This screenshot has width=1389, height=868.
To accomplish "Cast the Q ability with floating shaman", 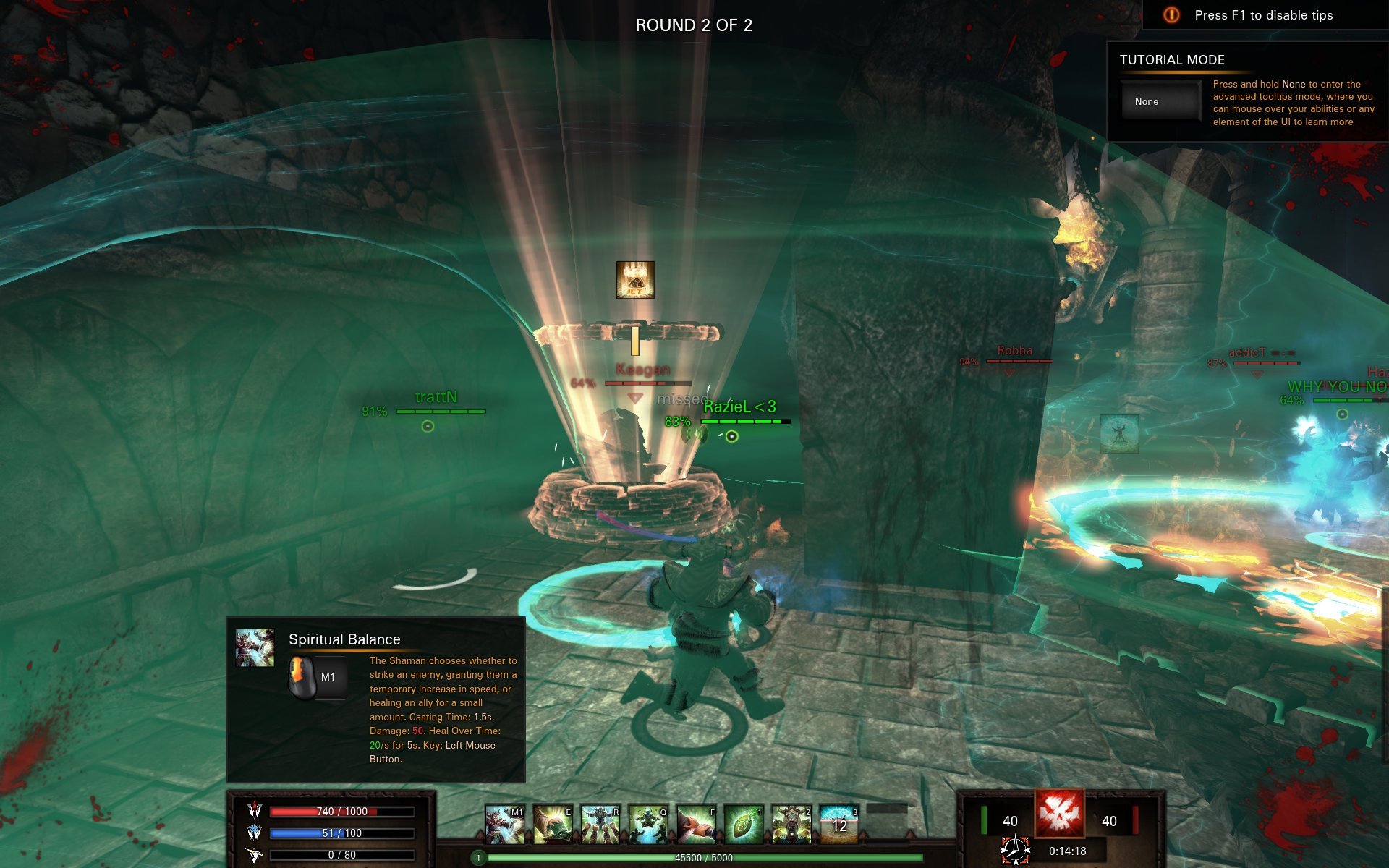I will [648, 825].
